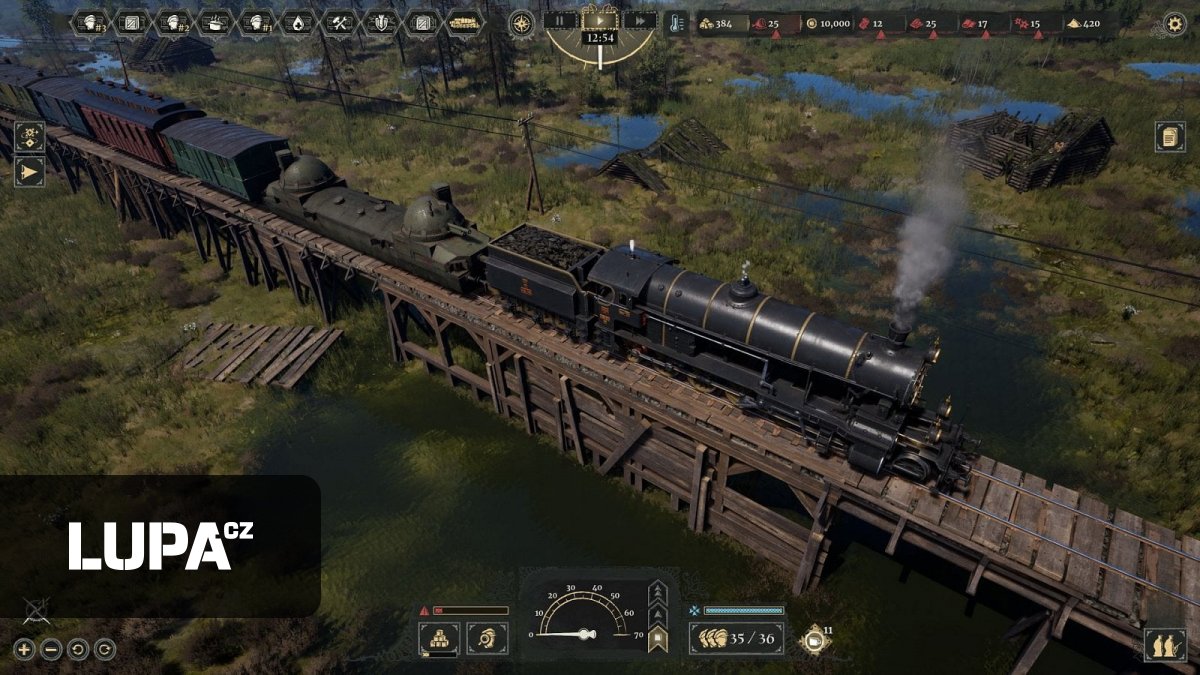Open the compass map button
Viewport: 1200px width, 675px height.
point(521,23)
